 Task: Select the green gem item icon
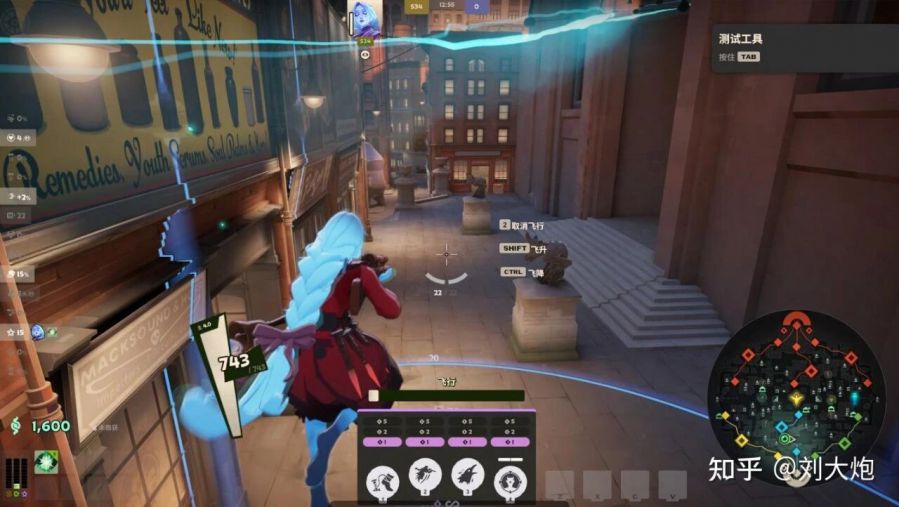pyautogui.click(x=47, y=461)
